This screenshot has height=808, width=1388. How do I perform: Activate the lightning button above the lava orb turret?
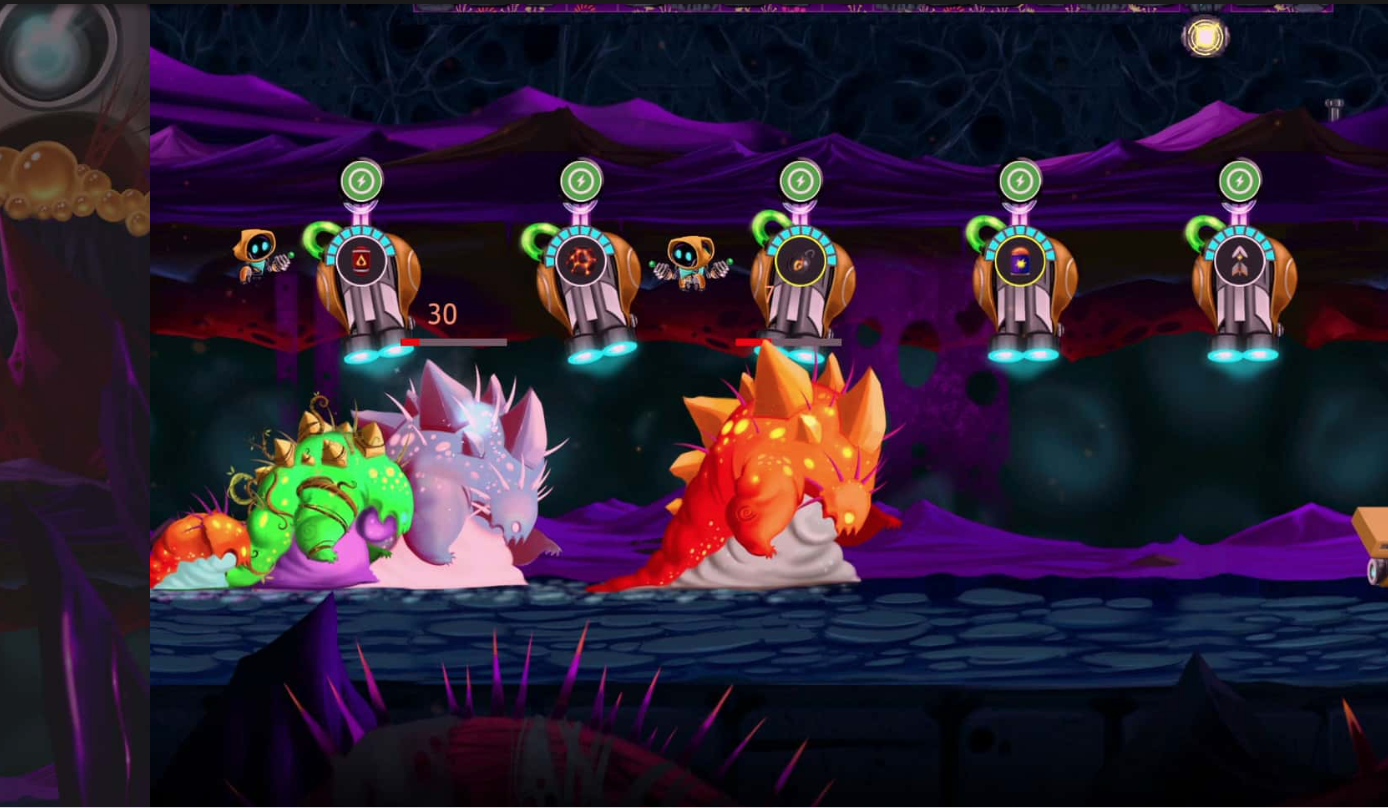point(581,181)
